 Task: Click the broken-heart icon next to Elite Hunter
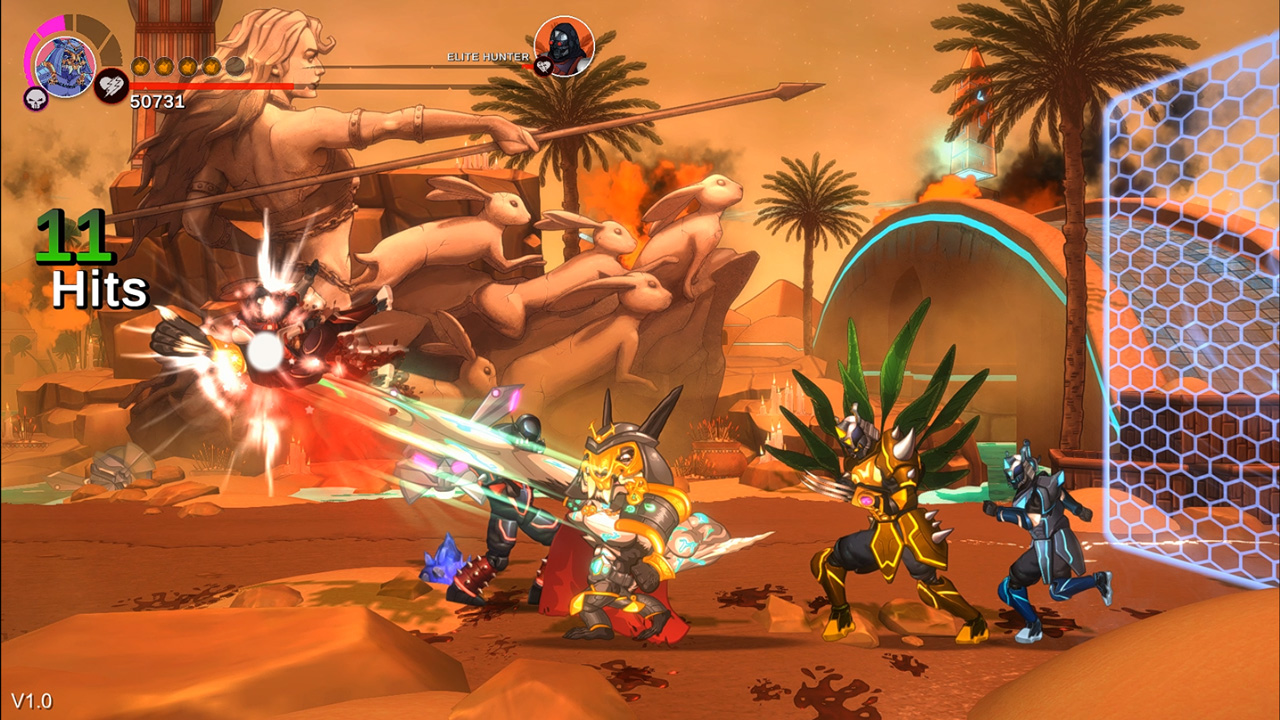coord(542,67)
